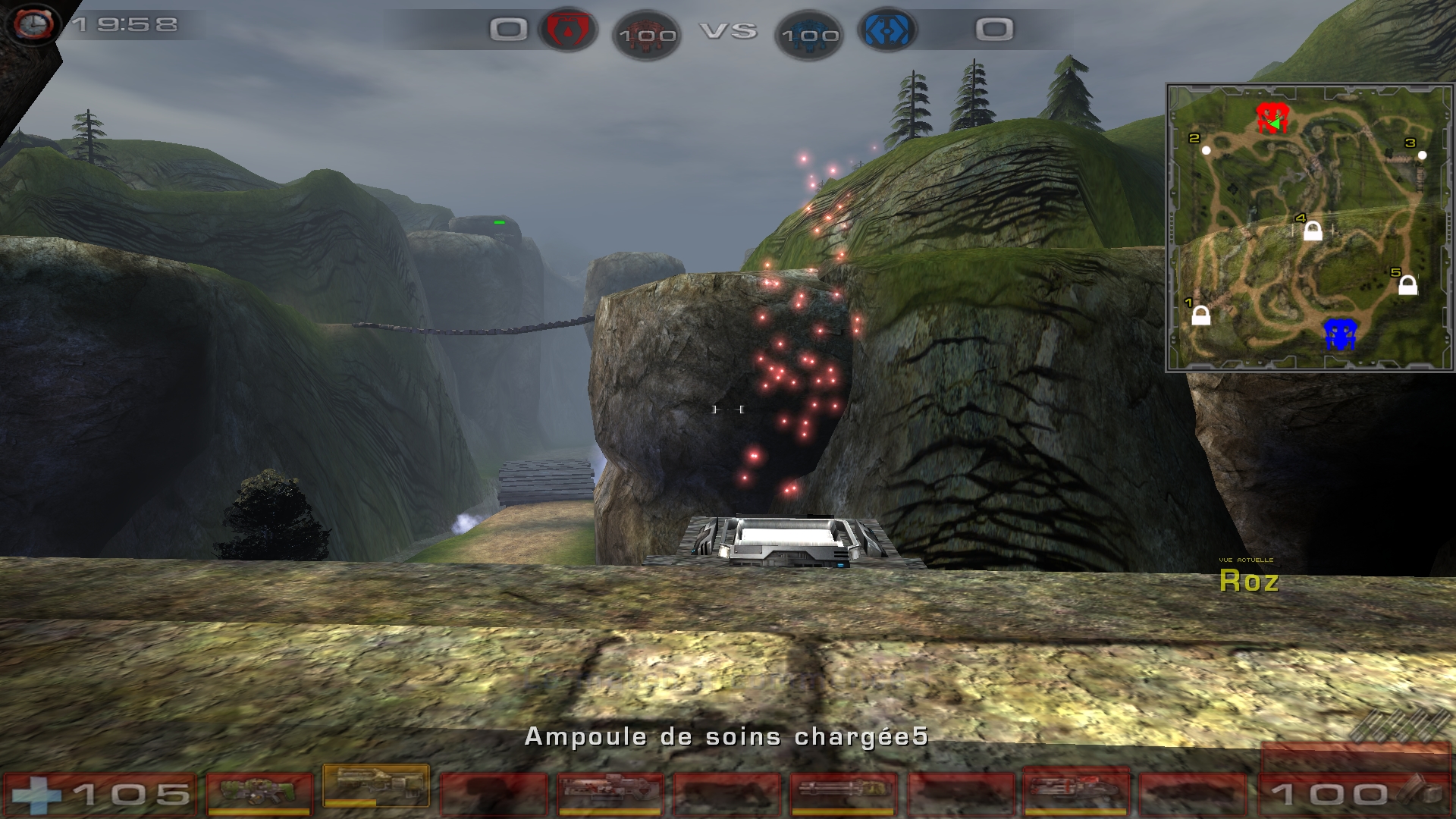1456x819 pixels.
Task: Select the highlighted assault rifle weapon slot
Action: pos(376,786)
